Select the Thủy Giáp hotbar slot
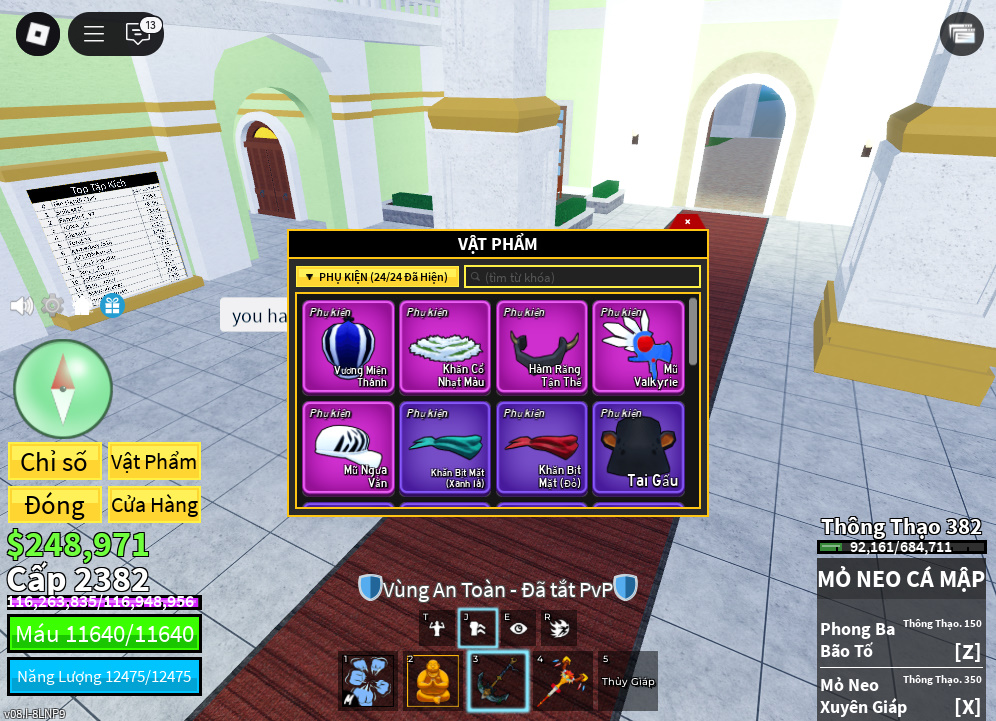 click(628, 681)
